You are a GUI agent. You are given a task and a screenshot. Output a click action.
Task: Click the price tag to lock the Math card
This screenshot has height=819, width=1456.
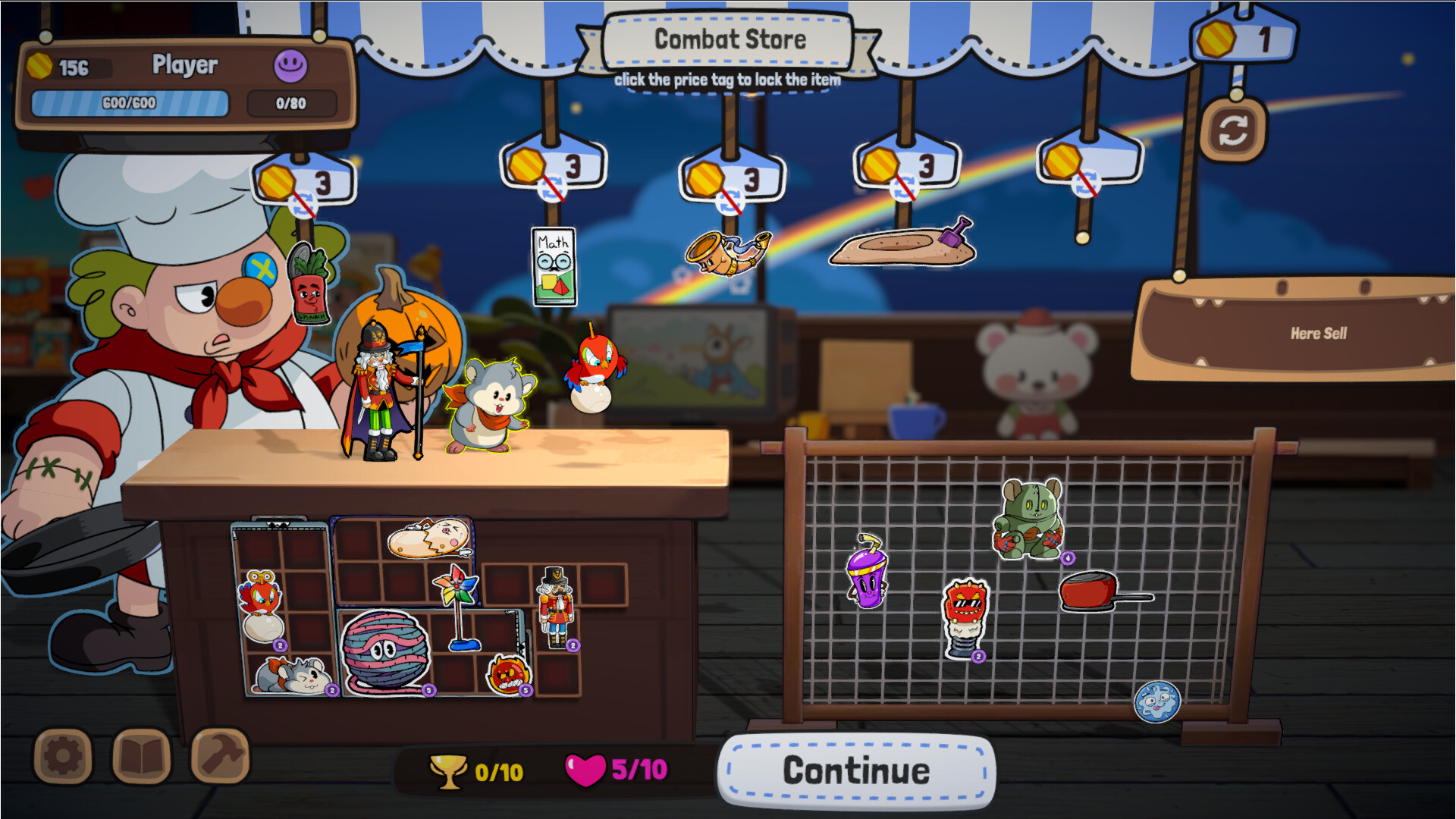point(554,163)
